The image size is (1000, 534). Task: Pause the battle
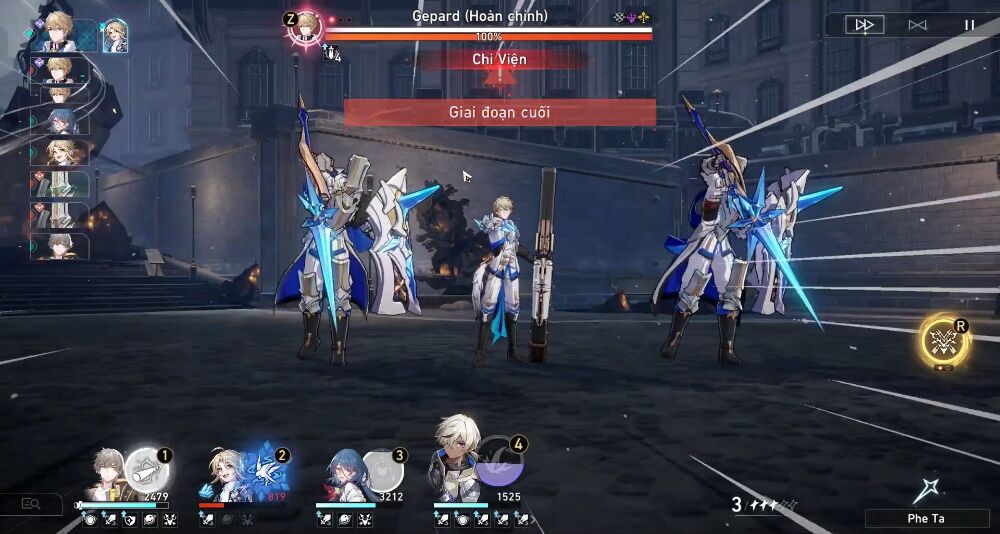[x=969, y=25]
